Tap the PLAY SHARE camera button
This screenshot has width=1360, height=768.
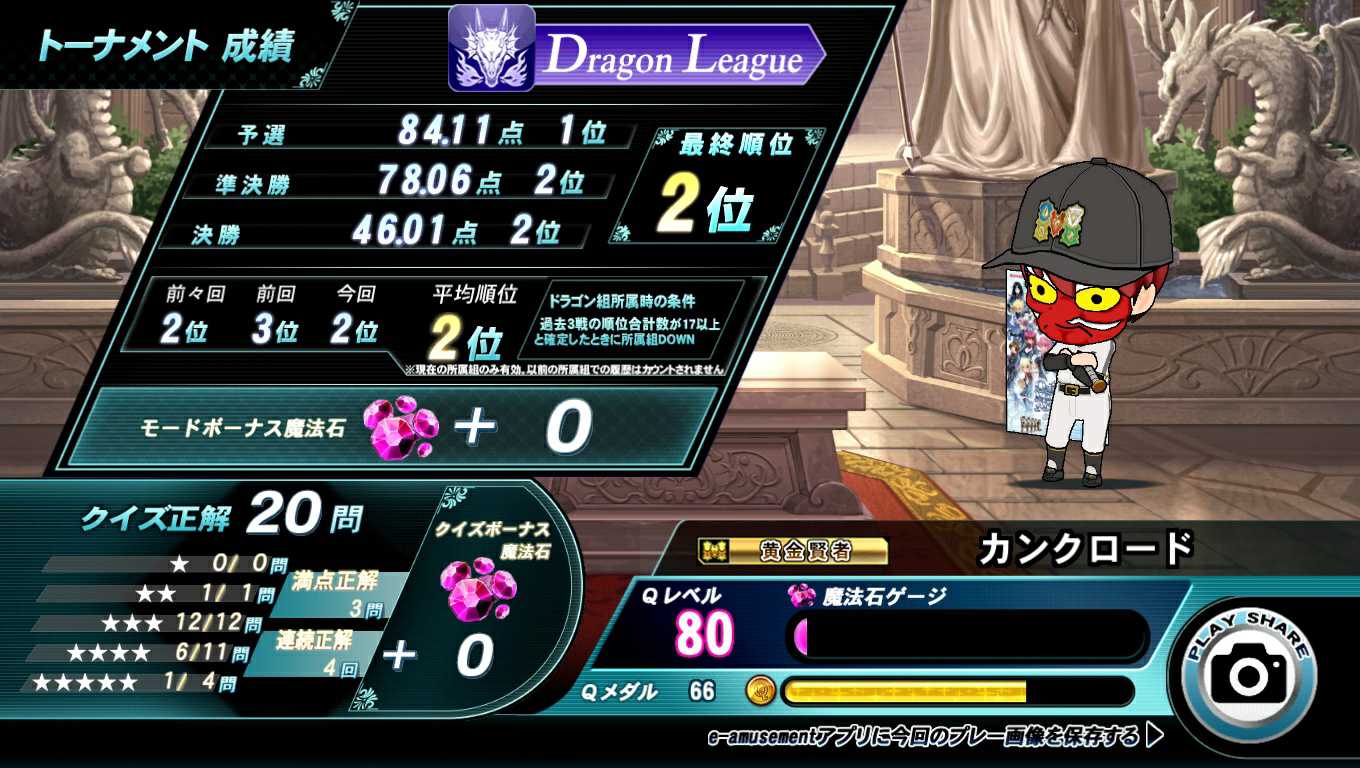pyautogui.click(x=1250, y=671)
